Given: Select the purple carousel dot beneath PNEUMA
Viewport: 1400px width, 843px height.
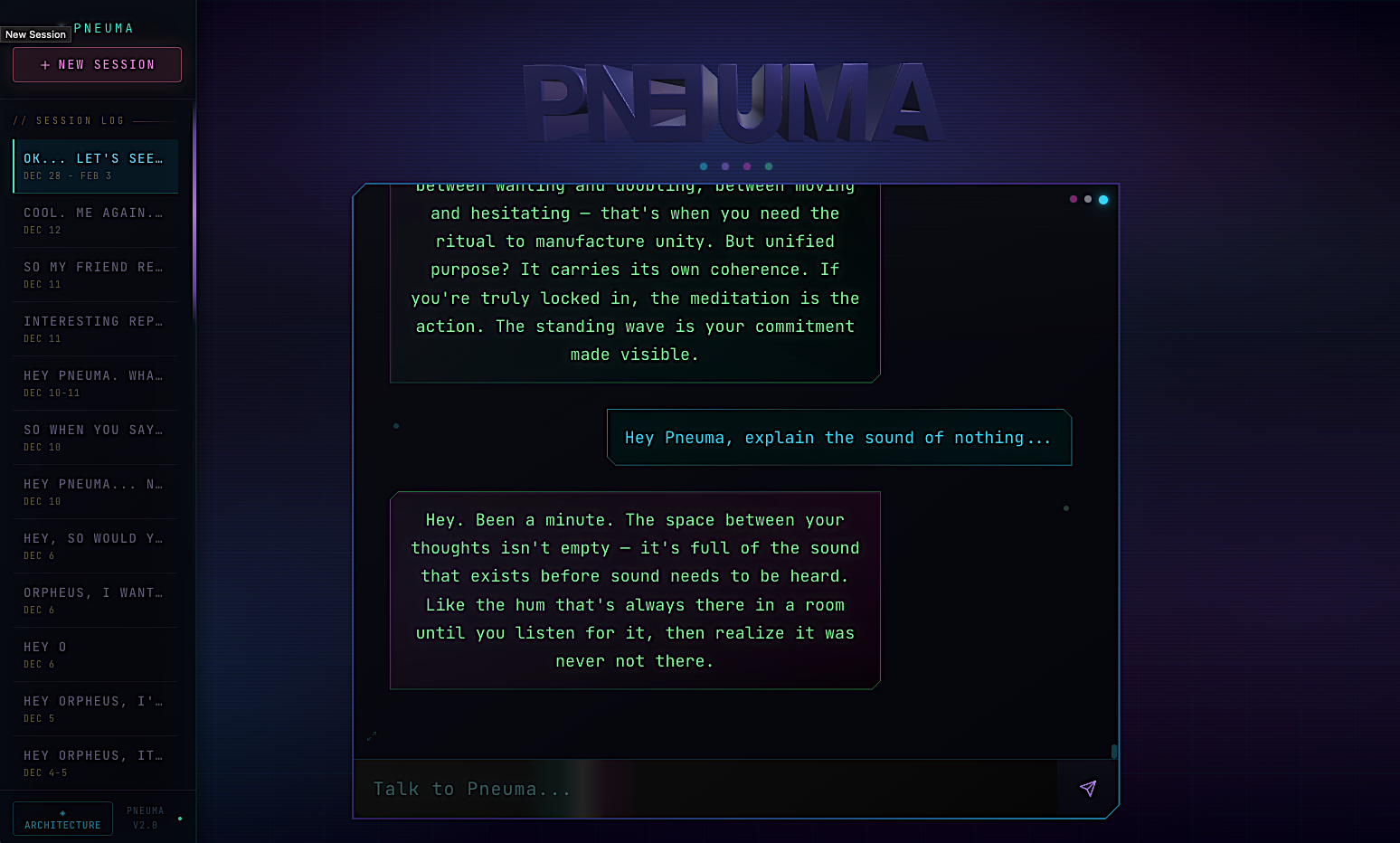Looking at the screenshot, I should 725,166.
